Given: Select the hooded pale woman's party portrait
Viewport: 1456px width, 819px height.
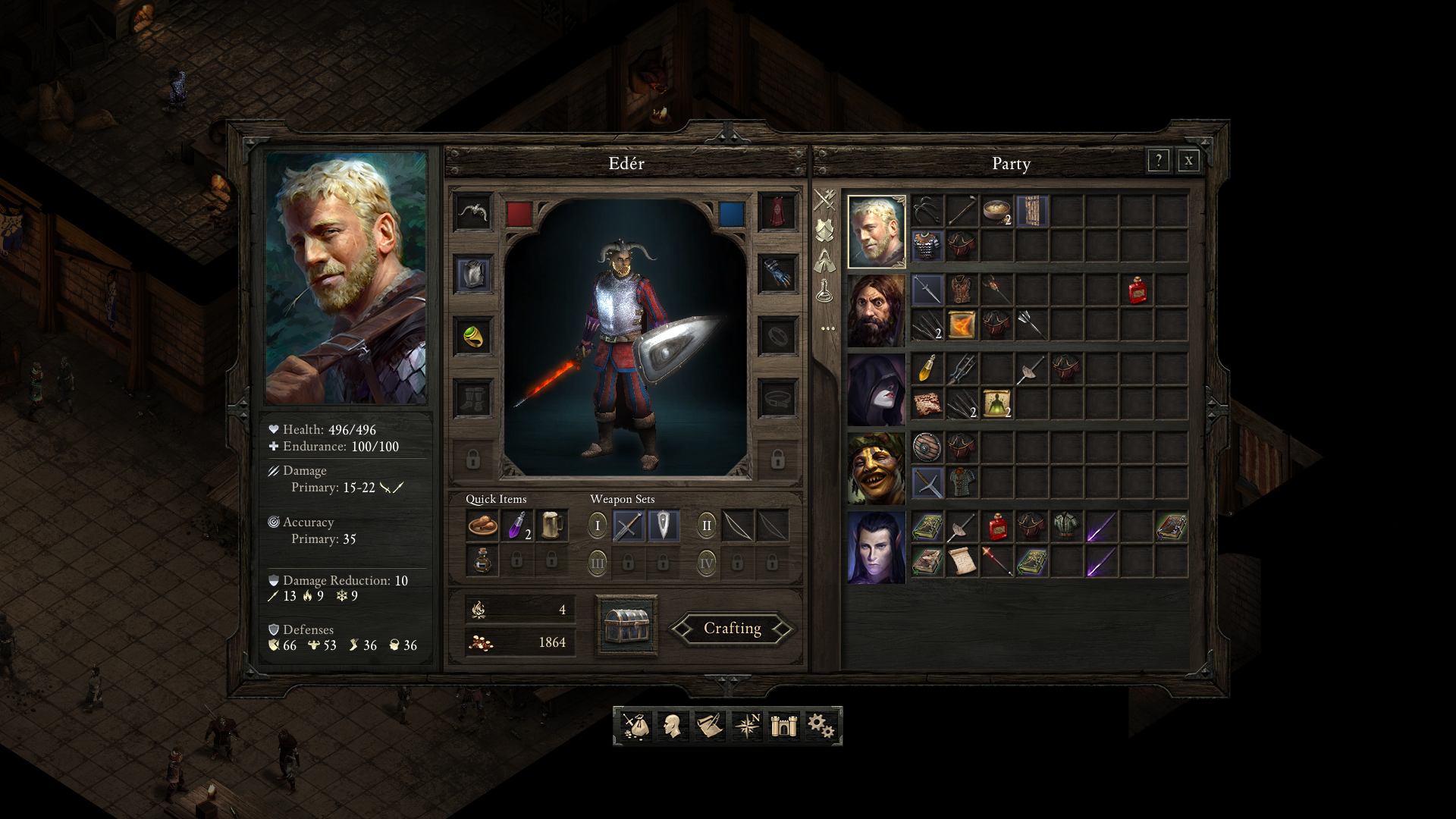Looking at the screenshot, I should click(877, 390).
